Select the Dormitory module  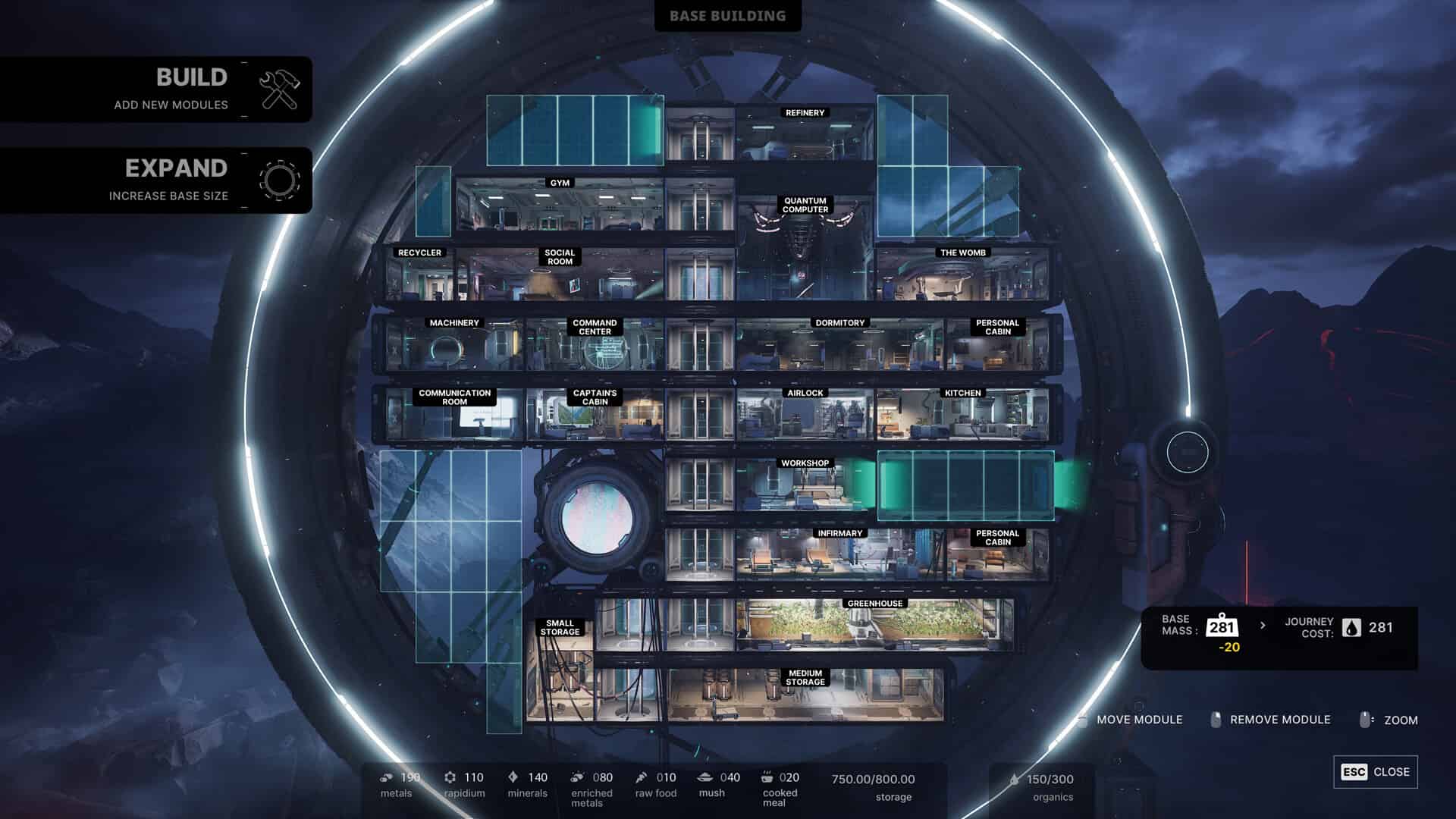839,347
